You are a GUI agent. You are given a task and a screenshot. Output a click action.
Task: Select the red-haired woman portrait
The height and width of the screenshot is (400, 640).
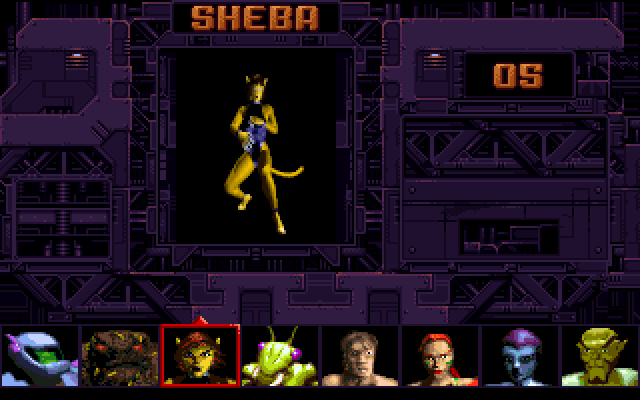[x=439, y=357]
